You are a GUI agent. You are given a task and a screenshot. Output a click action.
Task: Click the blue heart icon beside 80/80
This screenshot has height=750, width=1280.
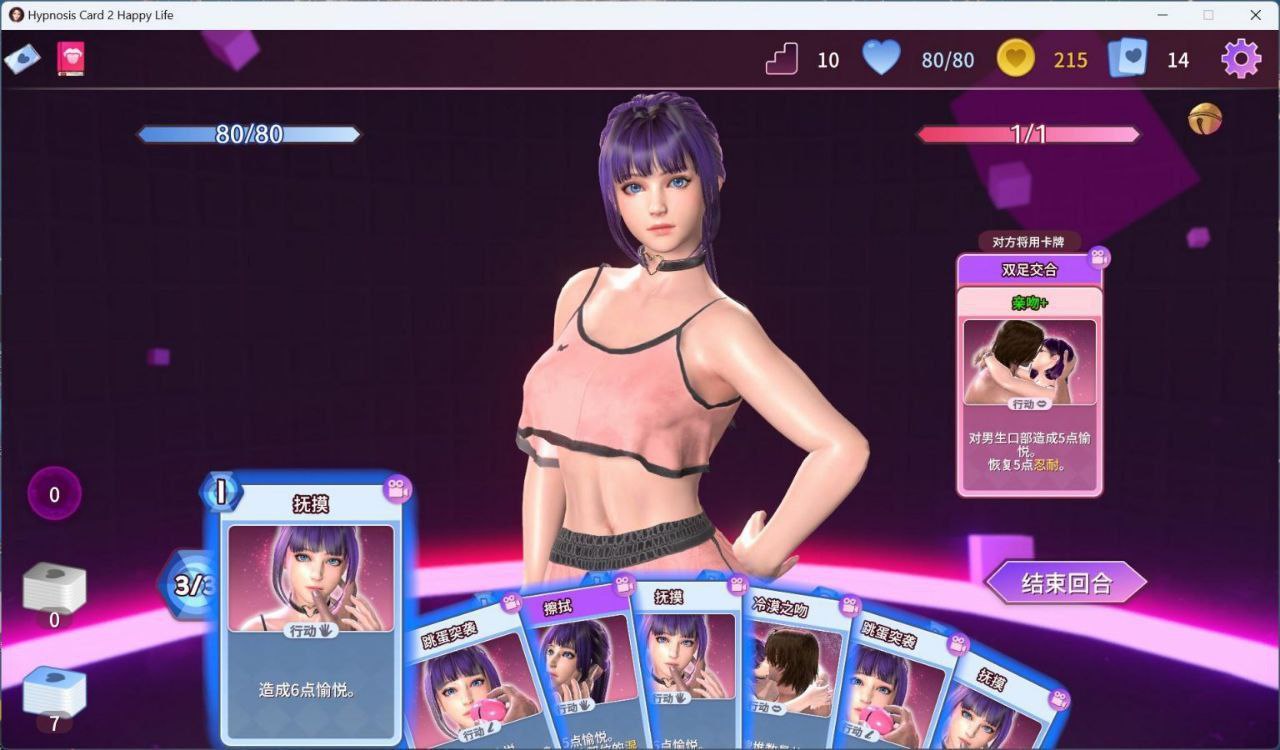coord(880,59)
